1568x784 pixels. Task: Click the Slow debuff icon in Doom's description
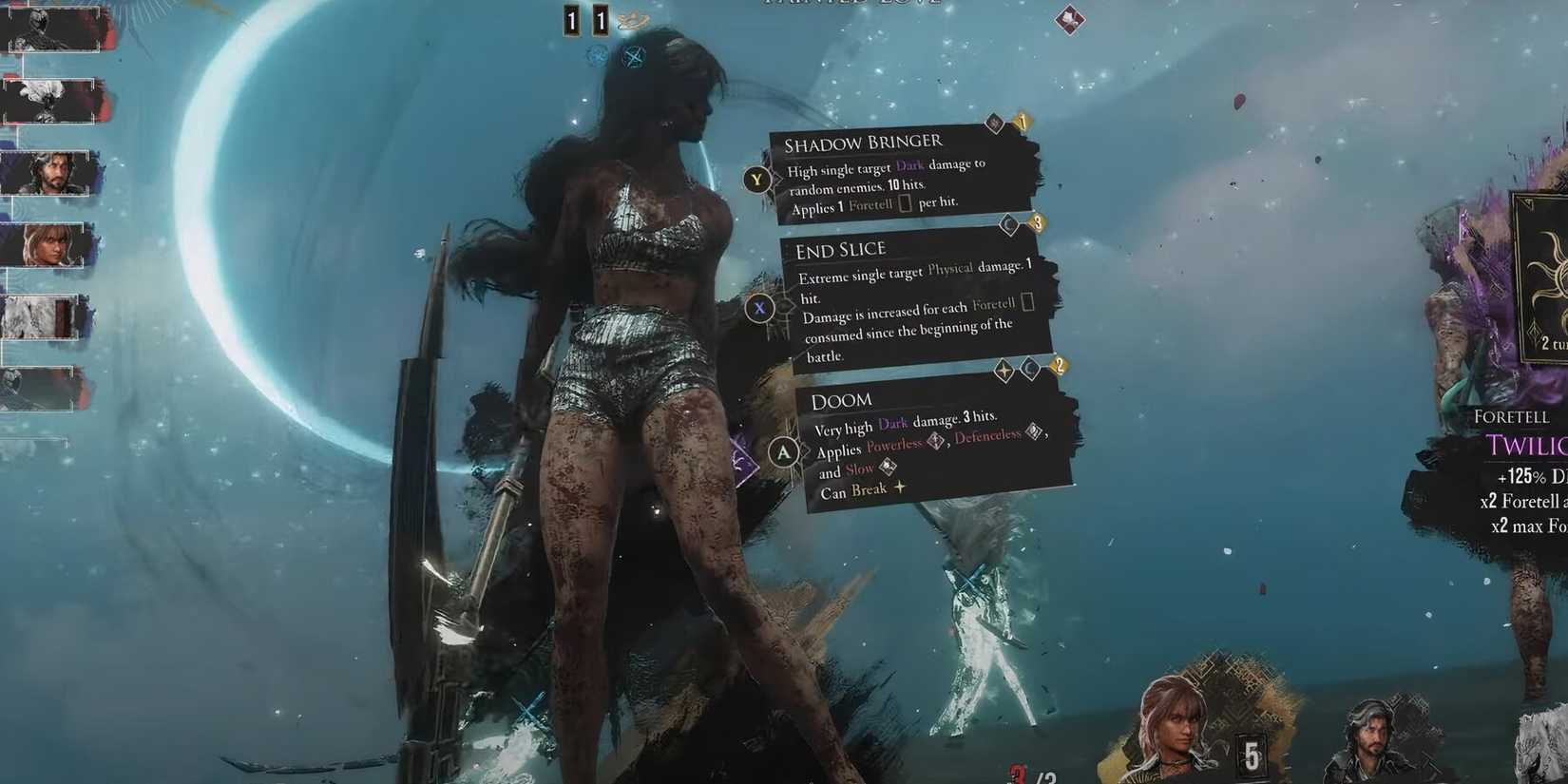pos(888,467)
